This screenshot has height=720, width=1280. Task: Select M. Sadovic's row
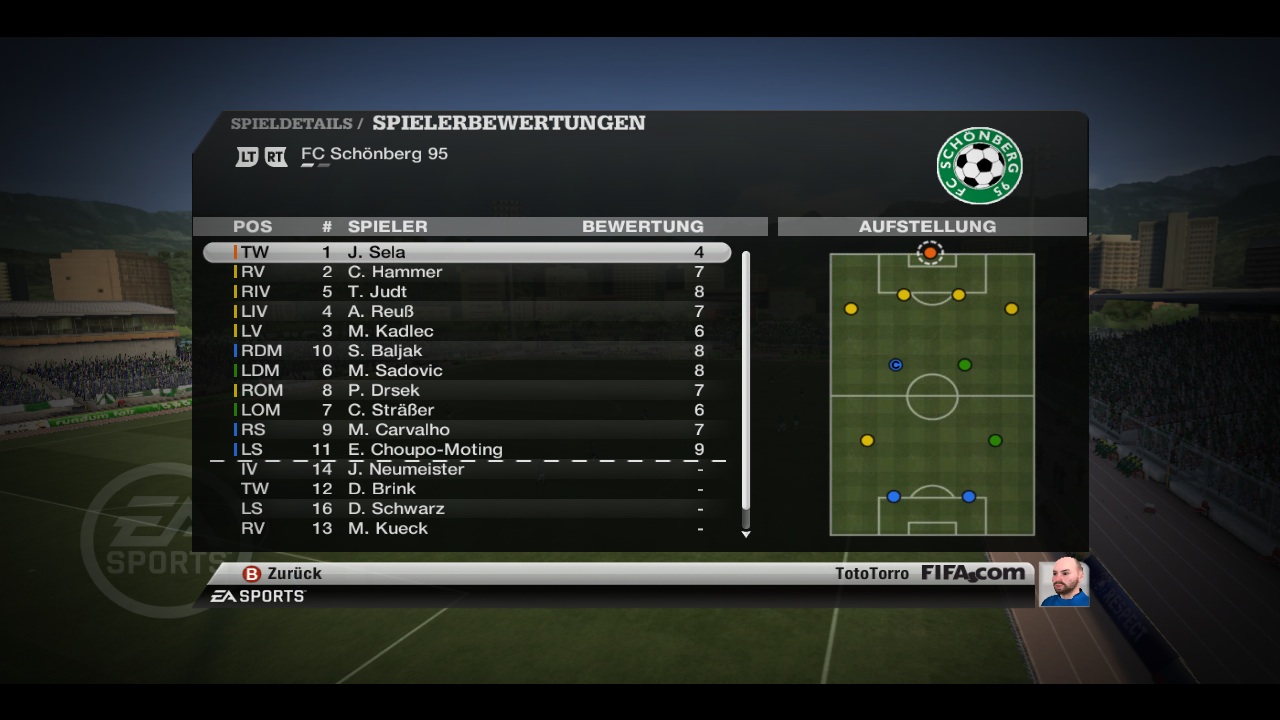(466, 370)
